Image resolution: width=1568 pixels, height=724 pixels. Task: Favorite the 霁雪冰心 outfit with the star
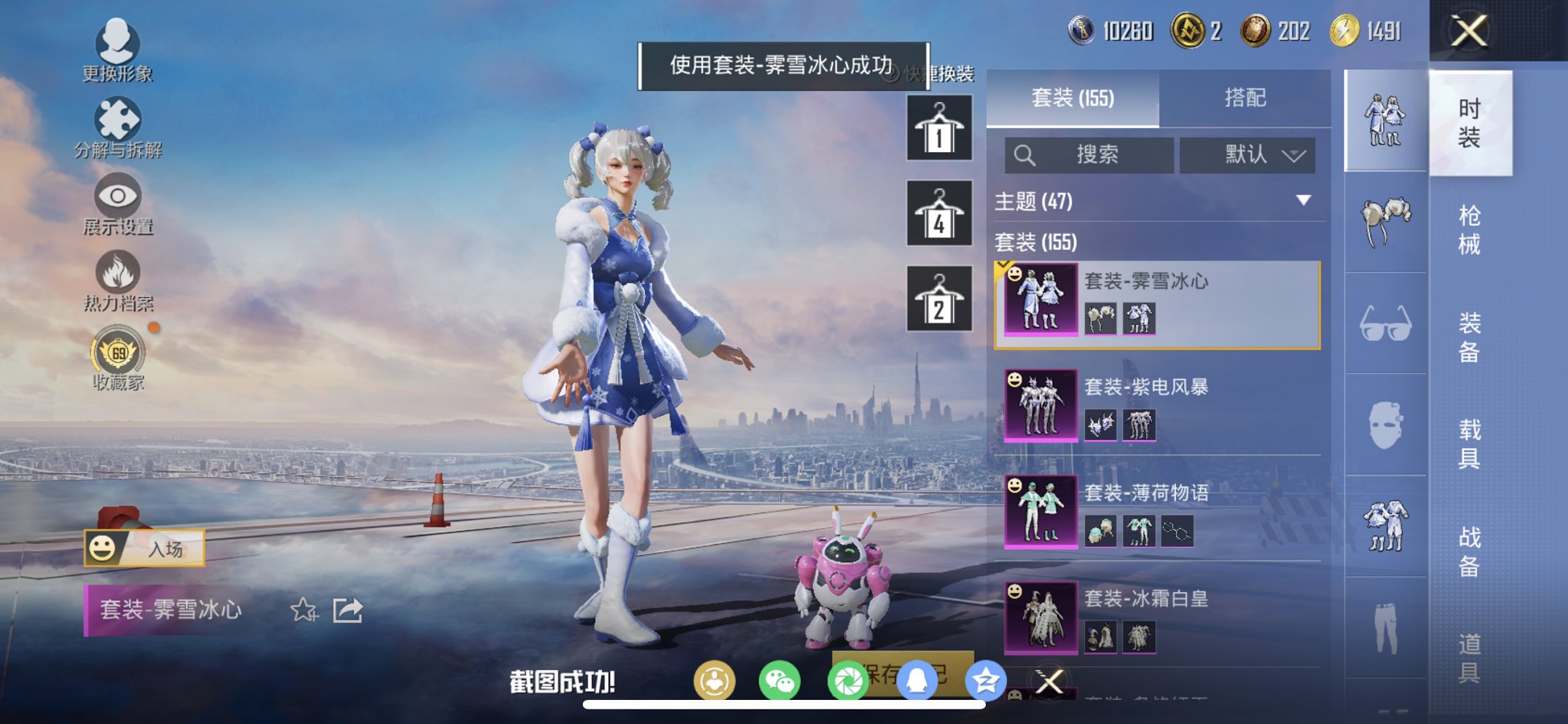click(305, 610)
